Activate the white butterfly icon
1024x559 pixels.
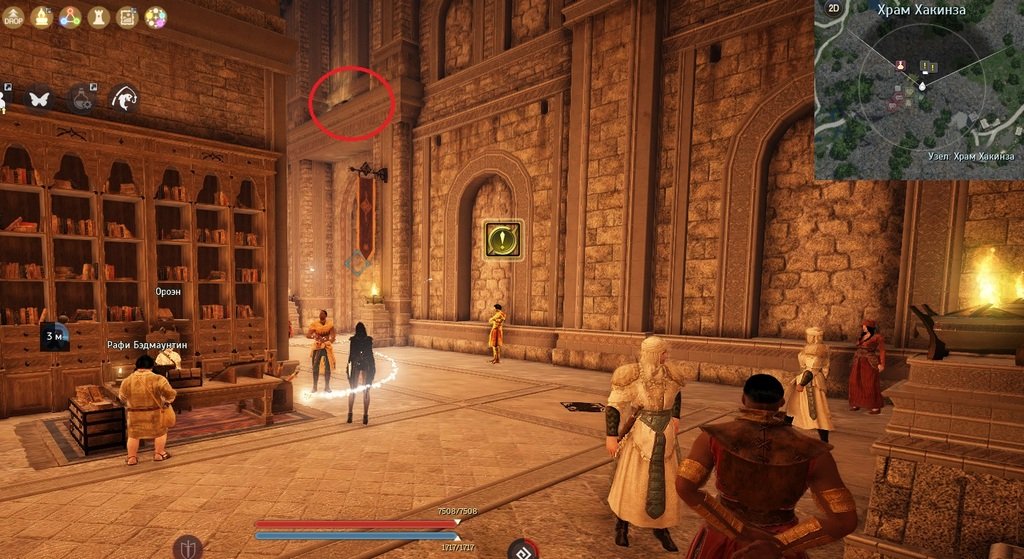[39, 98]
